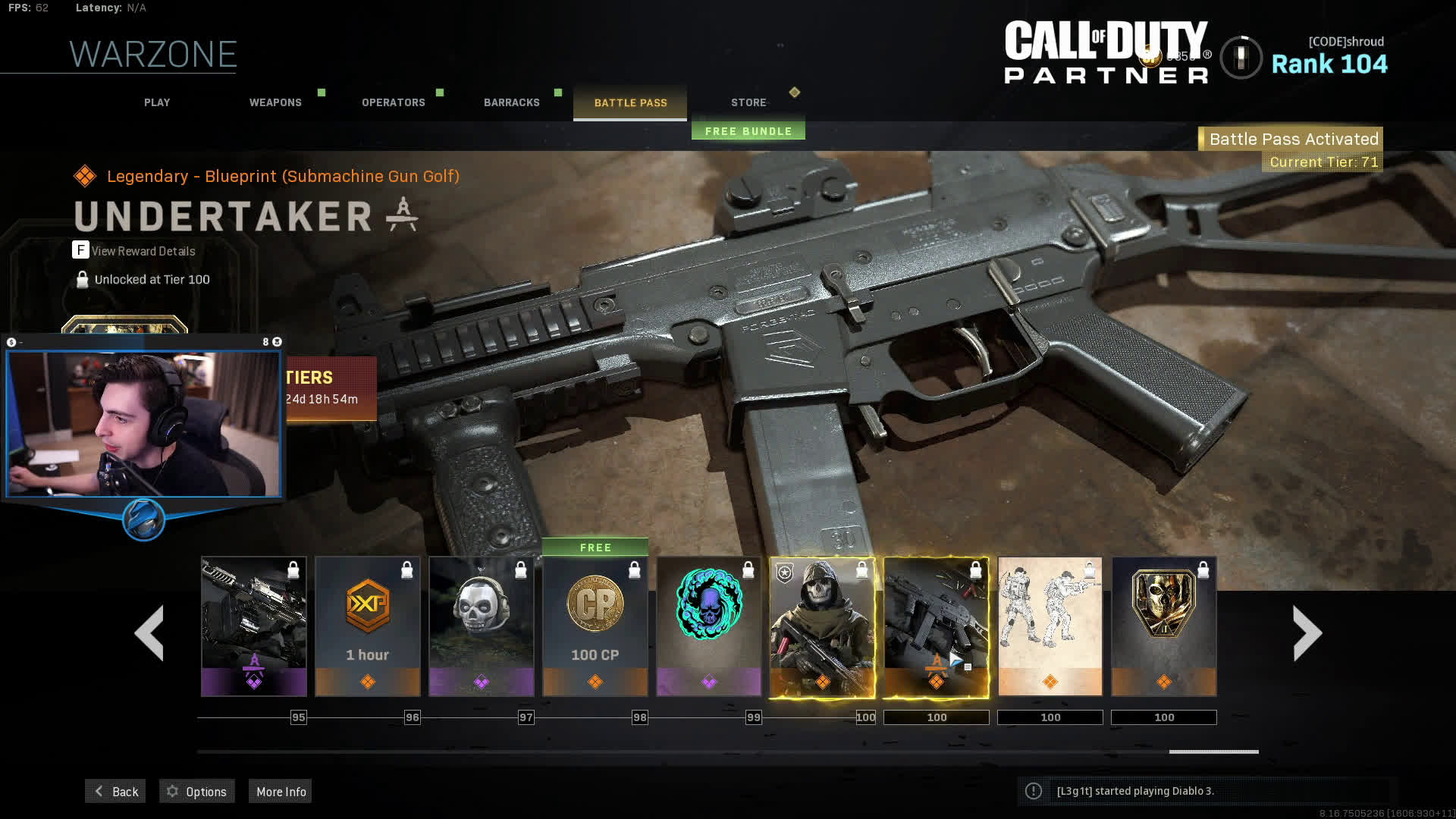
Task: Select the free 100 CP reward
Action: pyautogui.click(x=595, y=626)
